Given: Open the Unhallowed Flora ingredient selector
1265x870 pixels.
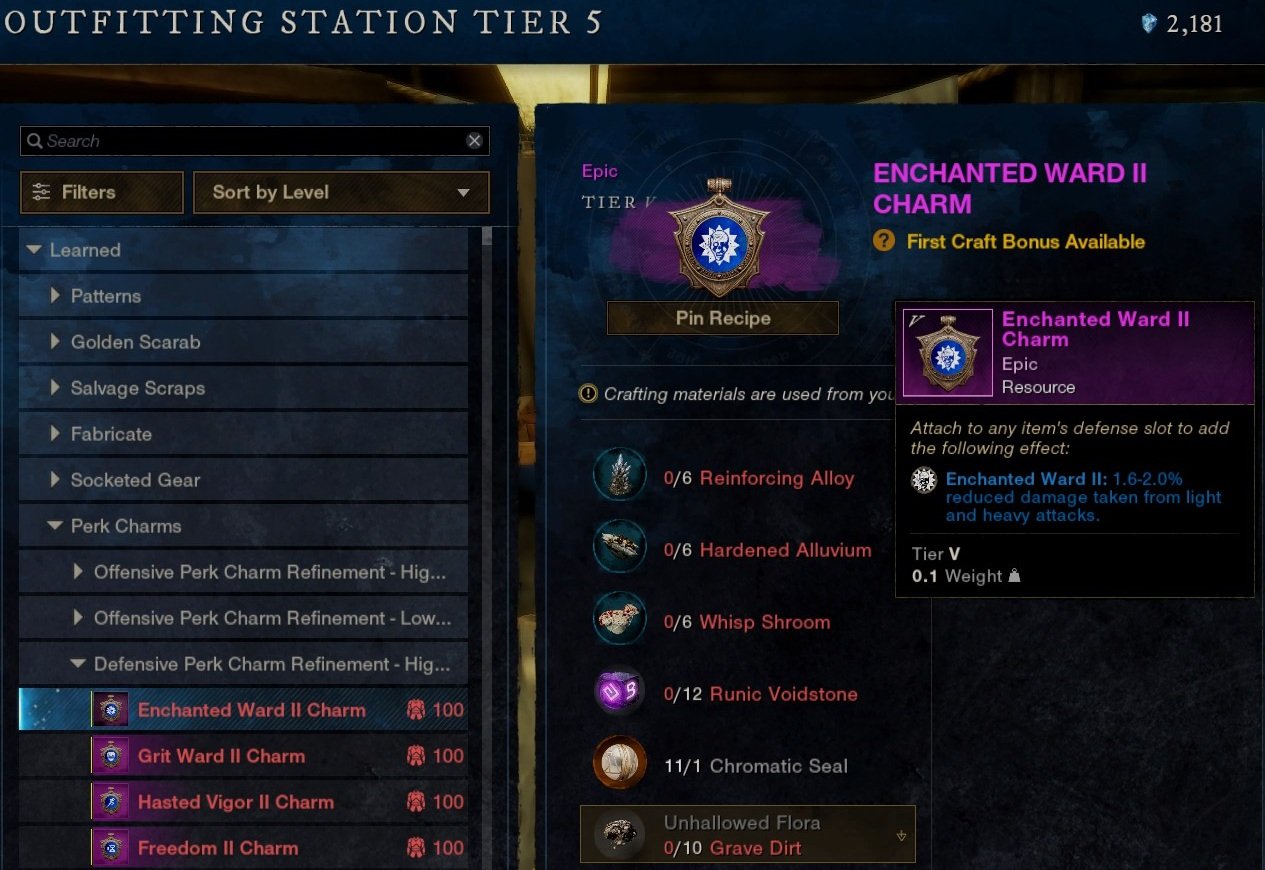Looking at the screenshot, I should click(747, 835).
